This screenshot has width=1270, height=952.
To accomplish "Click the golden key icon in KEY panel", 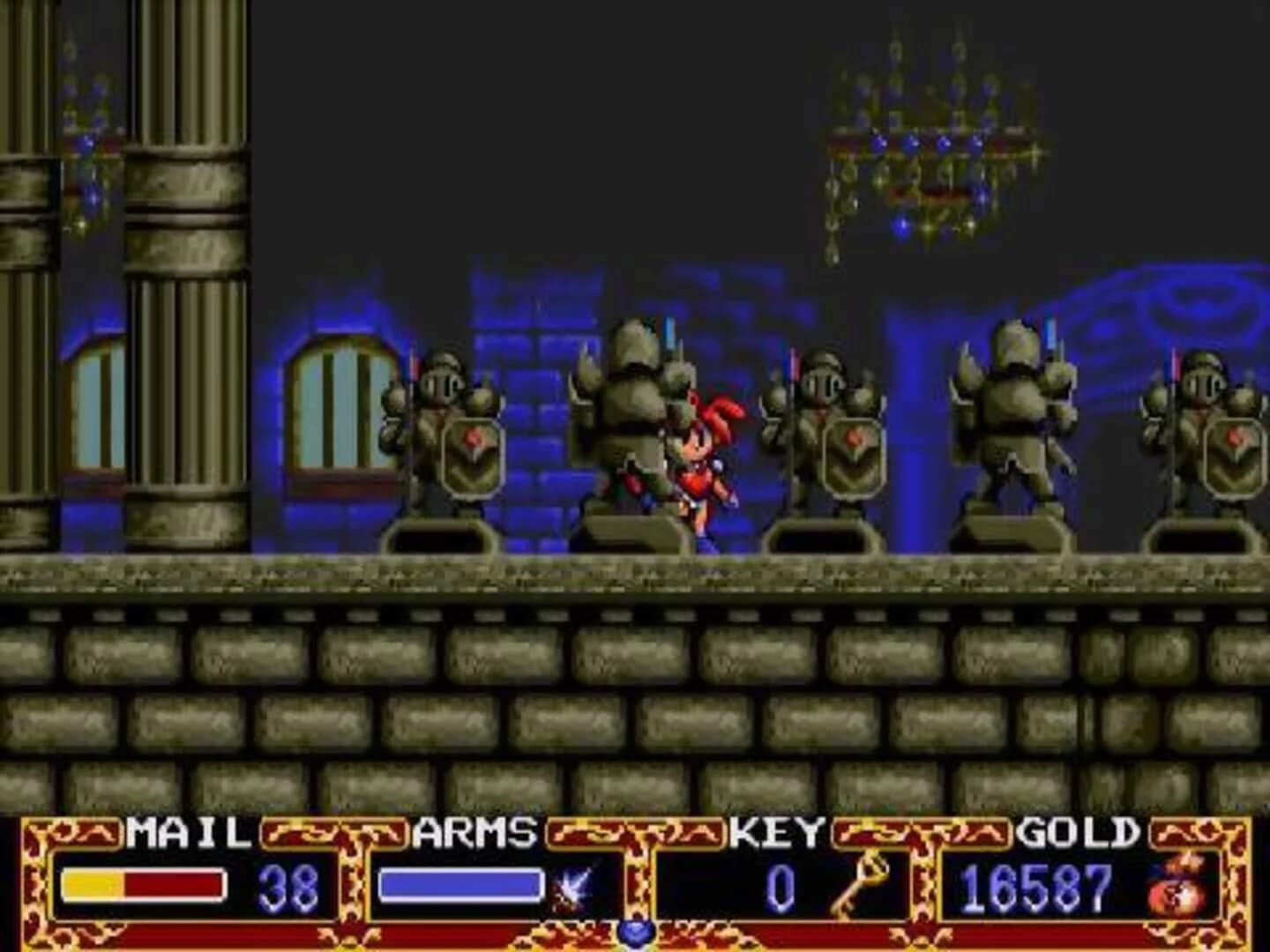I will tap(853, 886).
